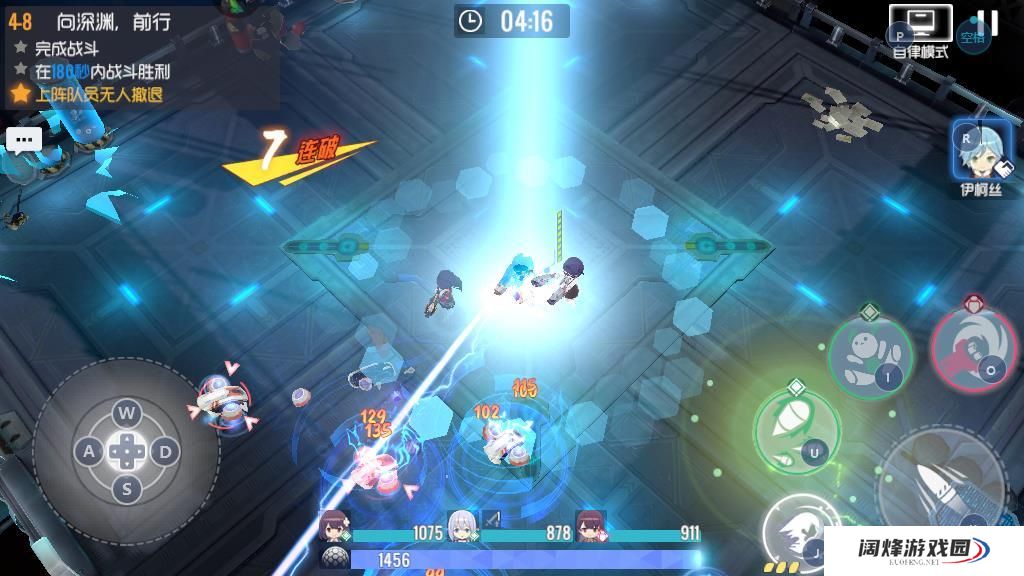This screenshot has width=1024, height=576.
Task: Open the chat bubble button
Action: [x=23, y=140]
